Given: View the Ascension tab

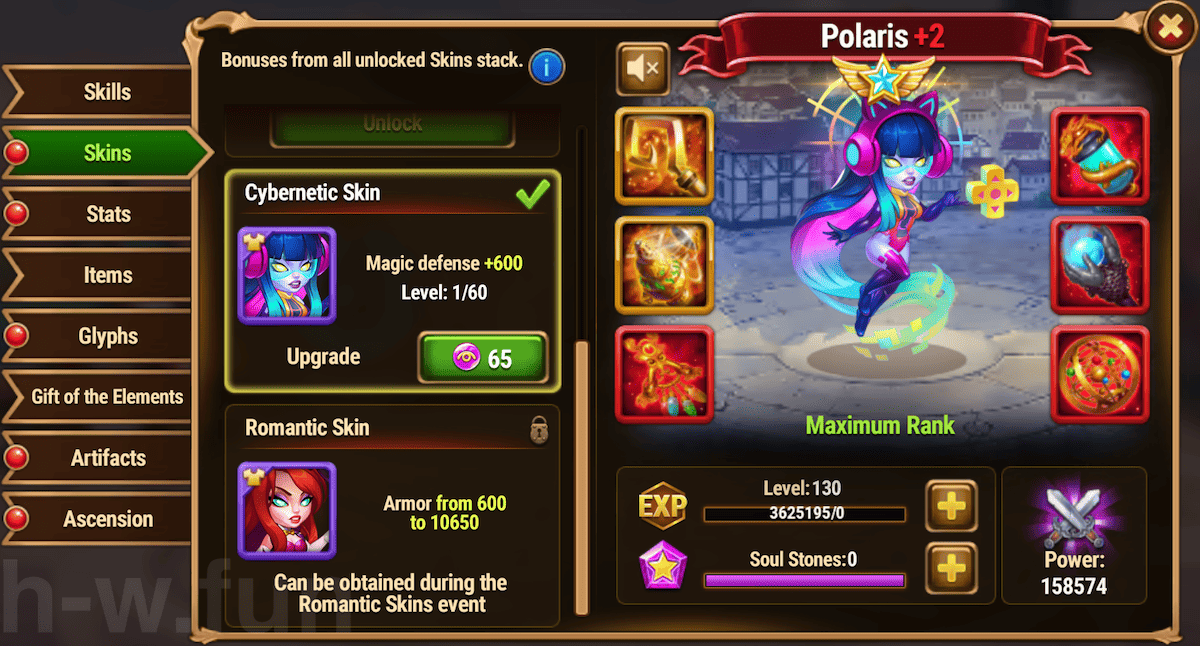Looking at the screenshot, I should (x=107, y=519).
